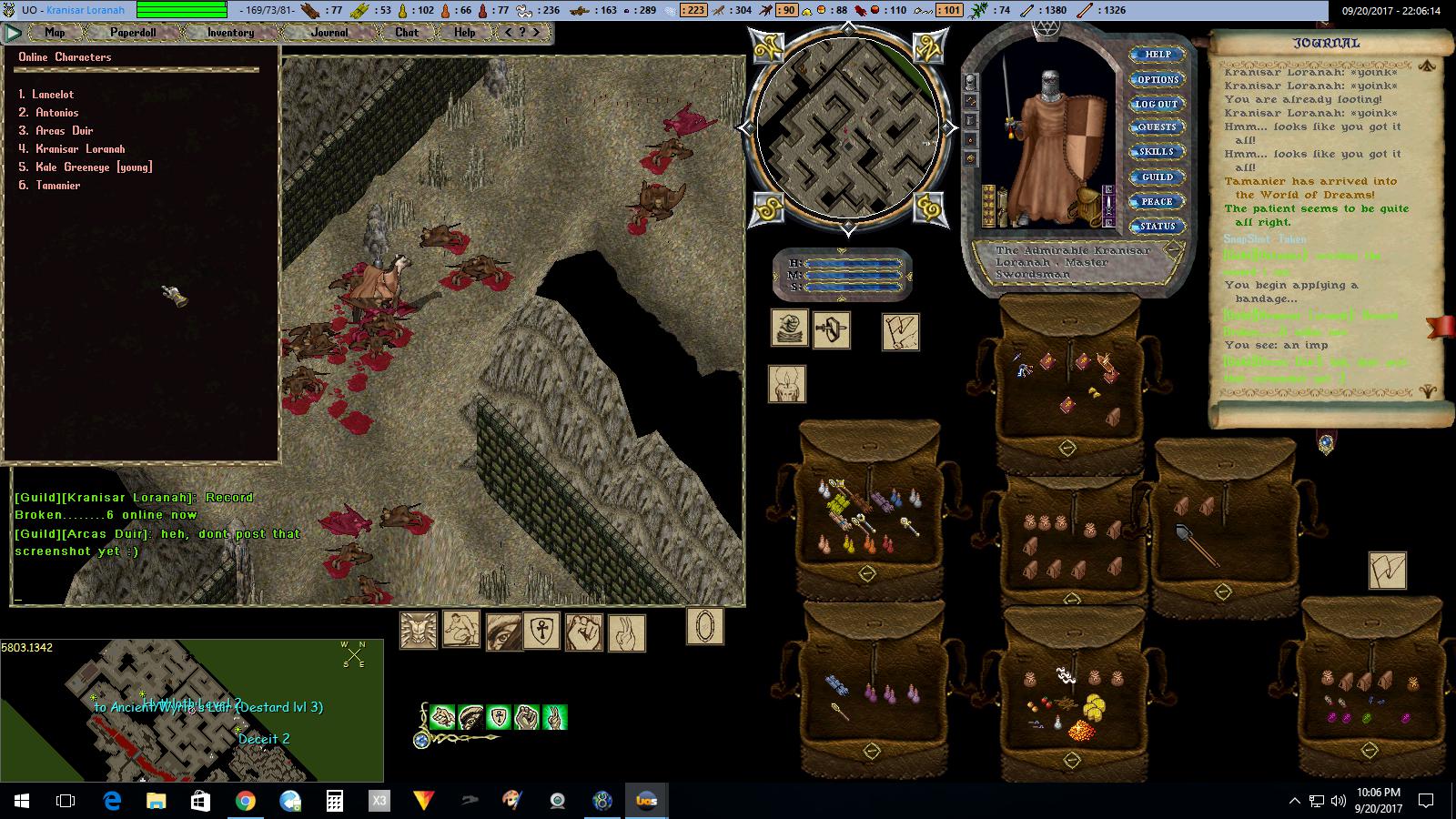Open the Inventory menu
The width and height of the screenshot is (1456, 819).
click(230, 32)
